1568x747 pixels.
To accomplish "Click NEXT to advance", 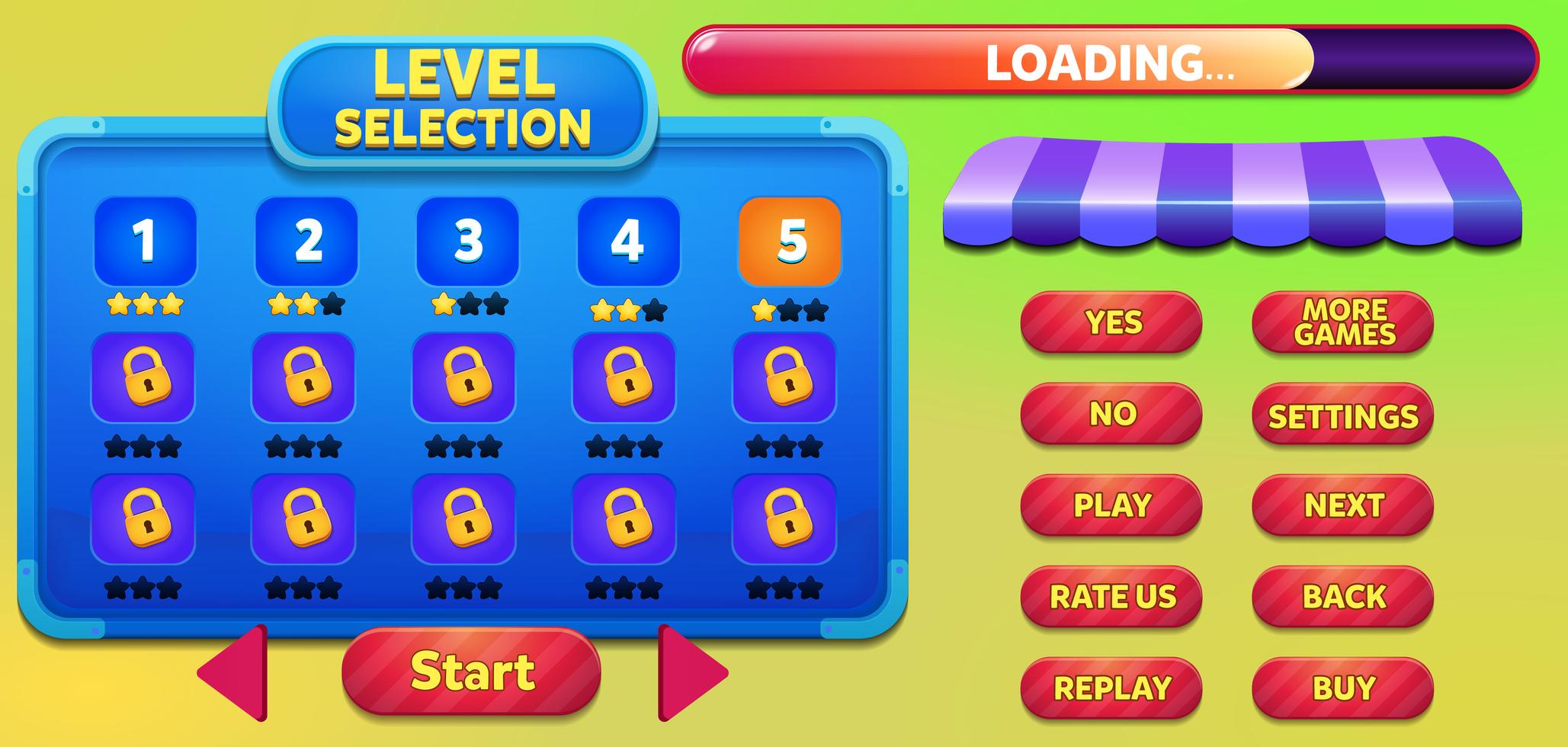I will pos(1342,505).
